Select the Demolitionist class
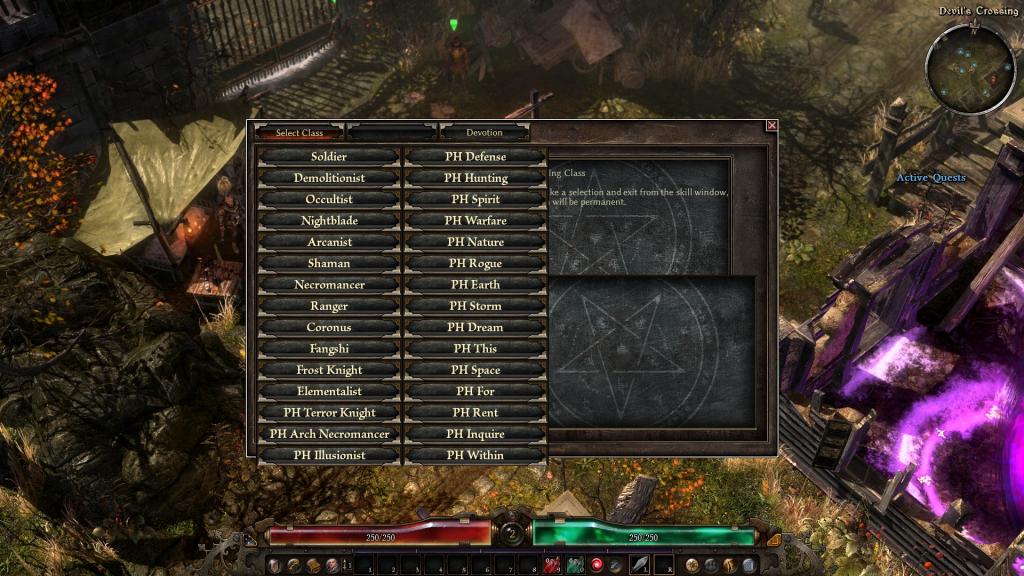Viewport: 1024px width, 576px height. (329, 178)
